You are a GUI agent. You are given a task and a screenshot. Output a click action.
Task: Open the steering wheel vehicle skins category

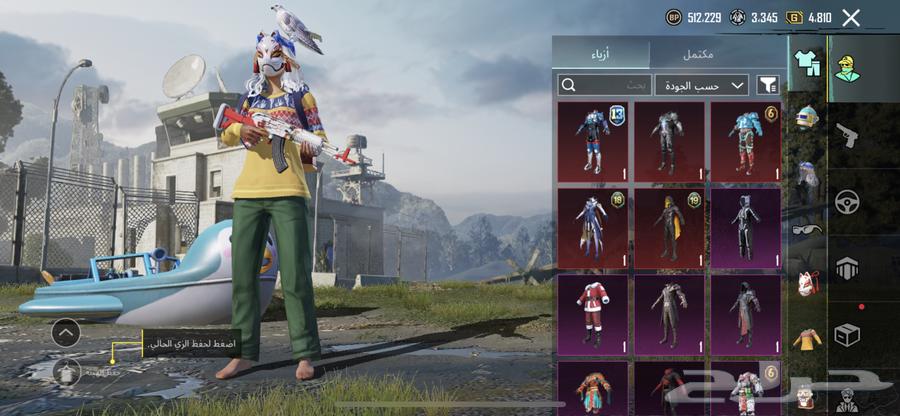[x=847, y=201]
